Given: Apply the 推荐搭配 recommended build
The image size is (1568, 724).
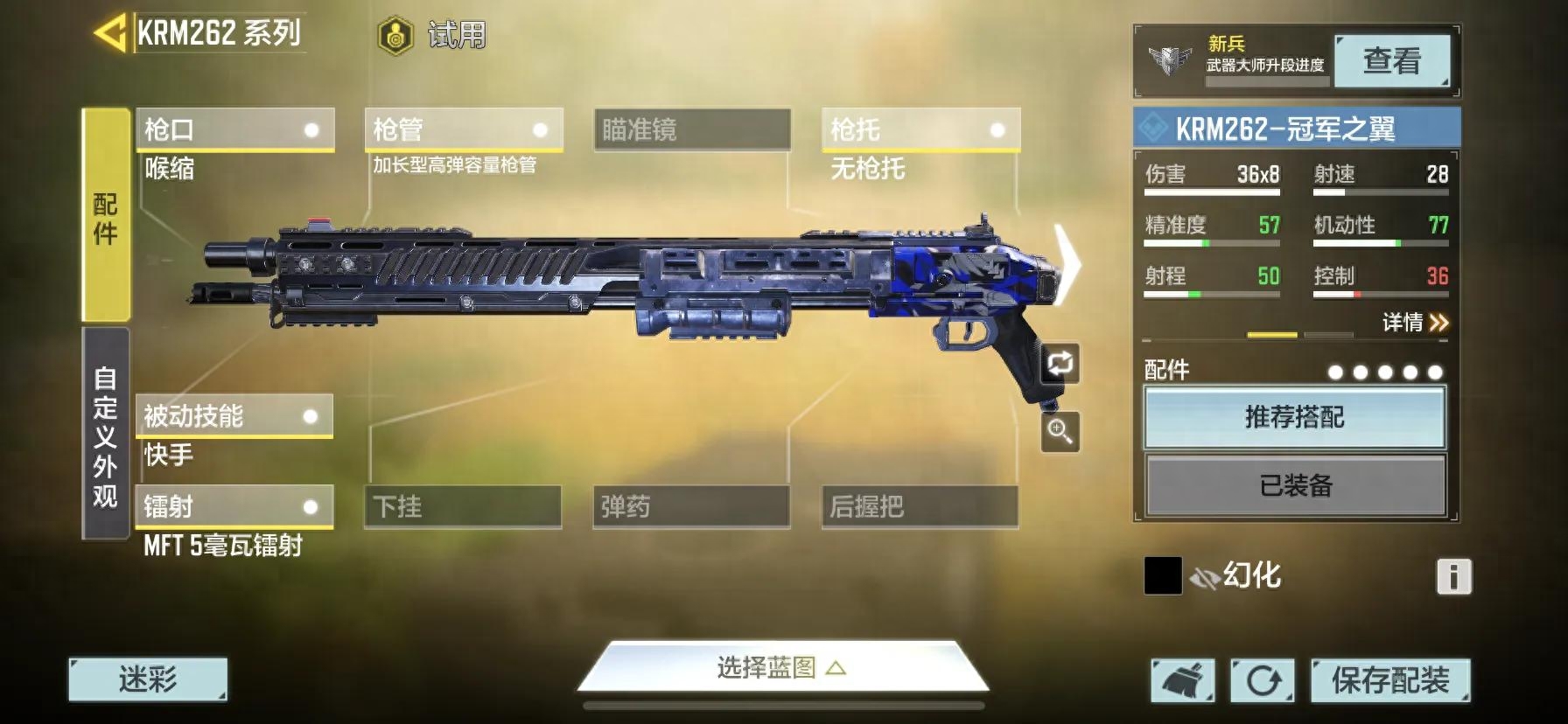Looking at the screenshot, I should [1294, 417].
